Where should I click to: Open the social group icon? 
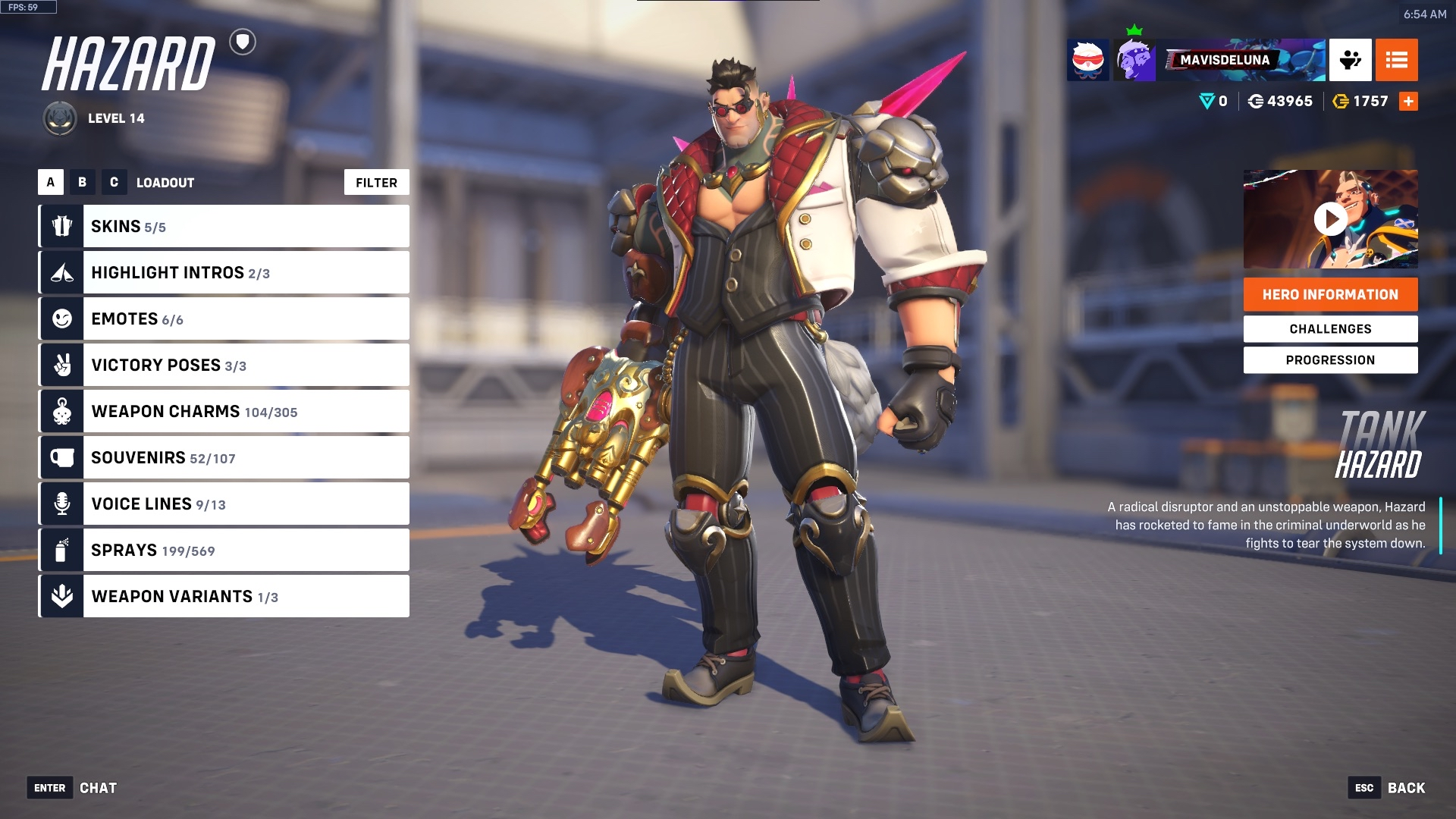(1350, 60)
